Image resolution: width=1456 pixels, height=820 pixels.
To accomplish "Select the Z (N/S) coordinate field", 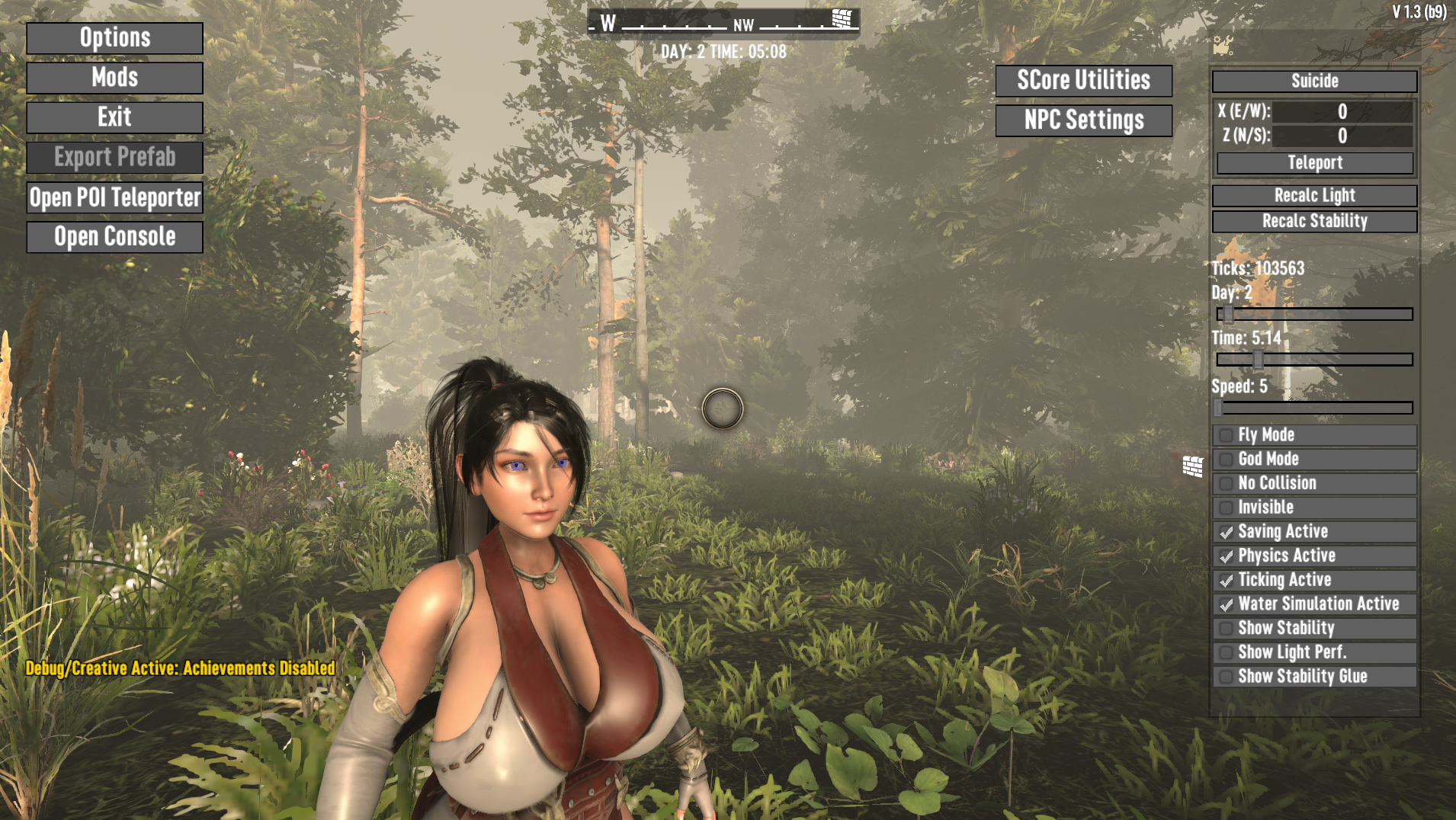I will click(1342, 136).
